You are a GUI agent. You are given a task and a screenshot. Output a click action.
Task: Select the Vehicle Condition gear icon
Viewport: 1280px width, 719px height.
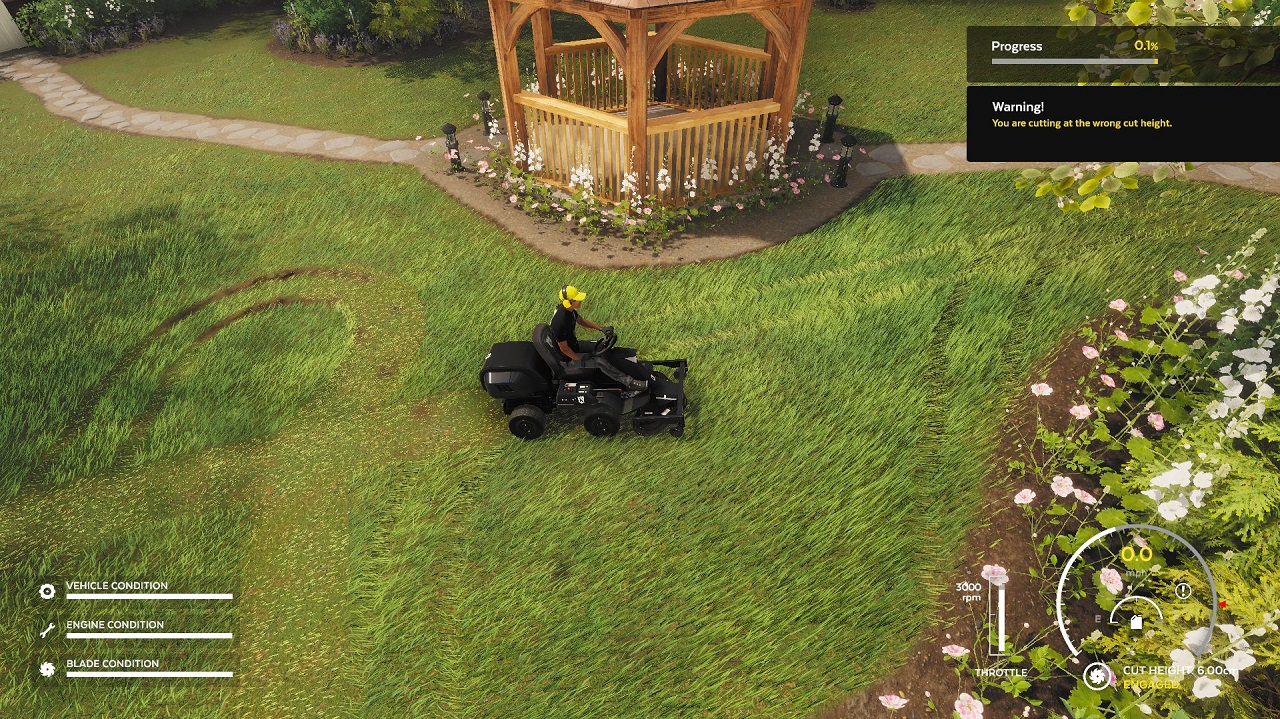click(x=47, y=591)
